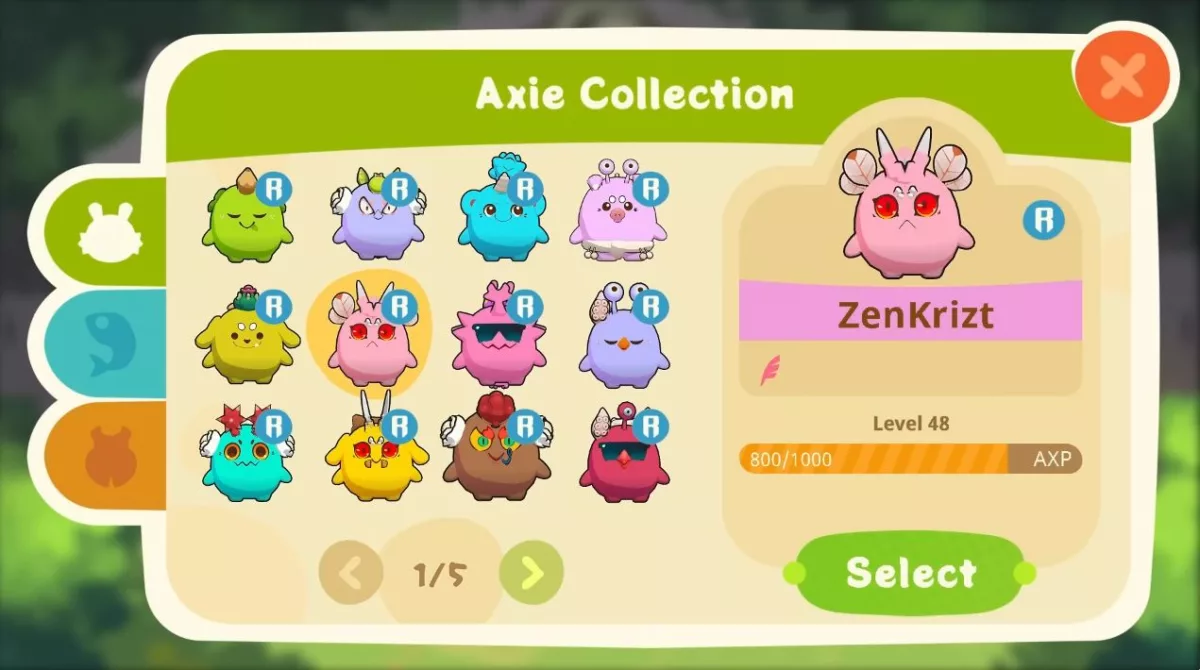
Task: Select the green sleepy Axie with acorn
Action: click(245, 215)
